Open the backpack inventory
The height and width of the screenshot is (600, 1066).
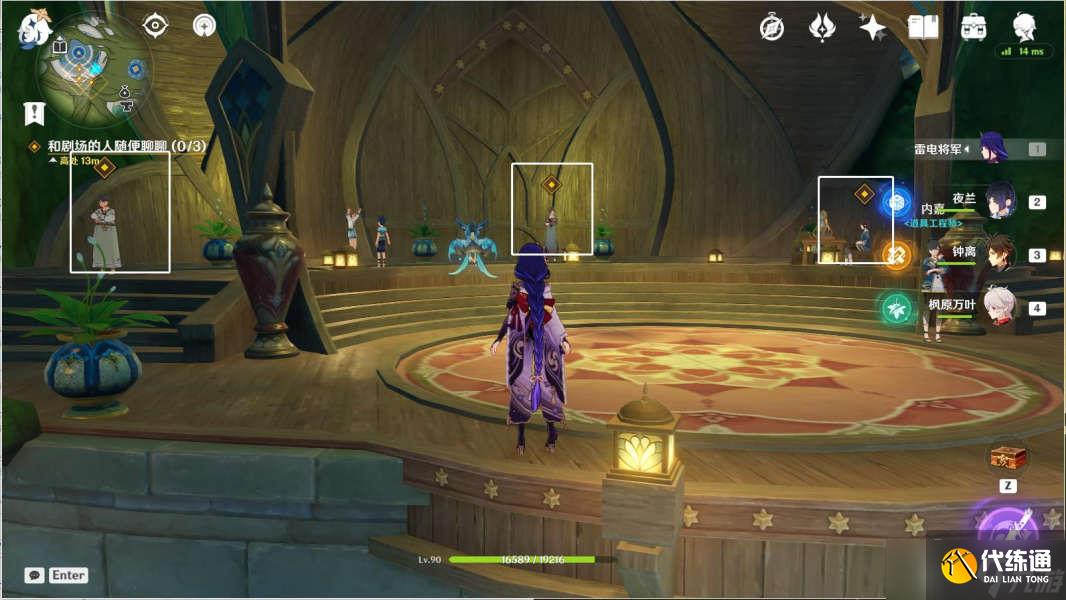point(973,28)
